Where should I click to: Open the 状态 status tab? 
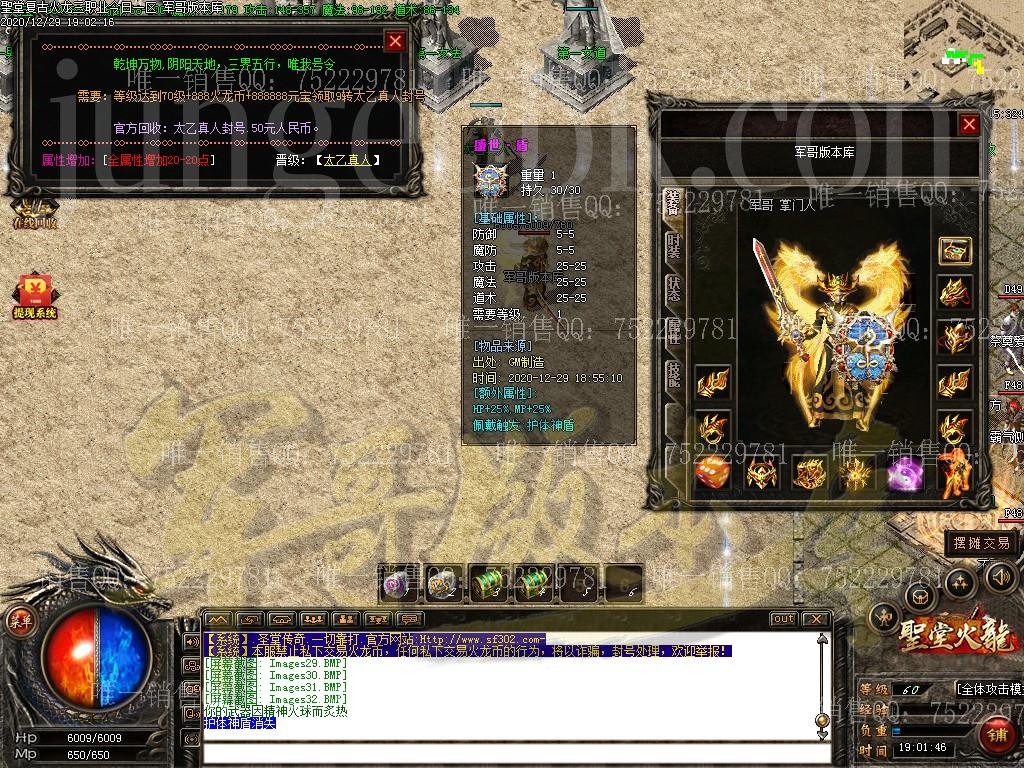674,289
